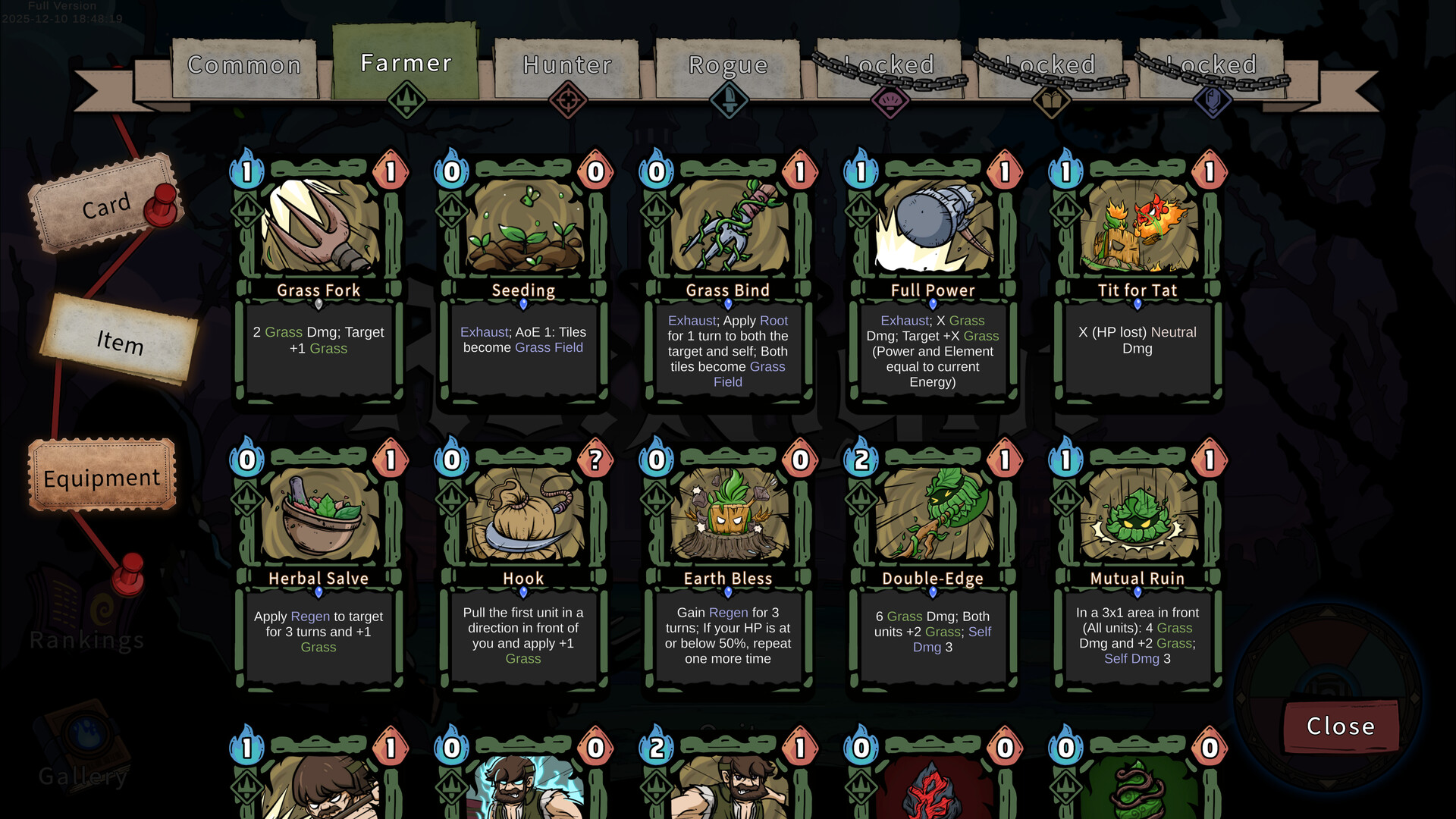Pick the Seeding card

point(523,281)
